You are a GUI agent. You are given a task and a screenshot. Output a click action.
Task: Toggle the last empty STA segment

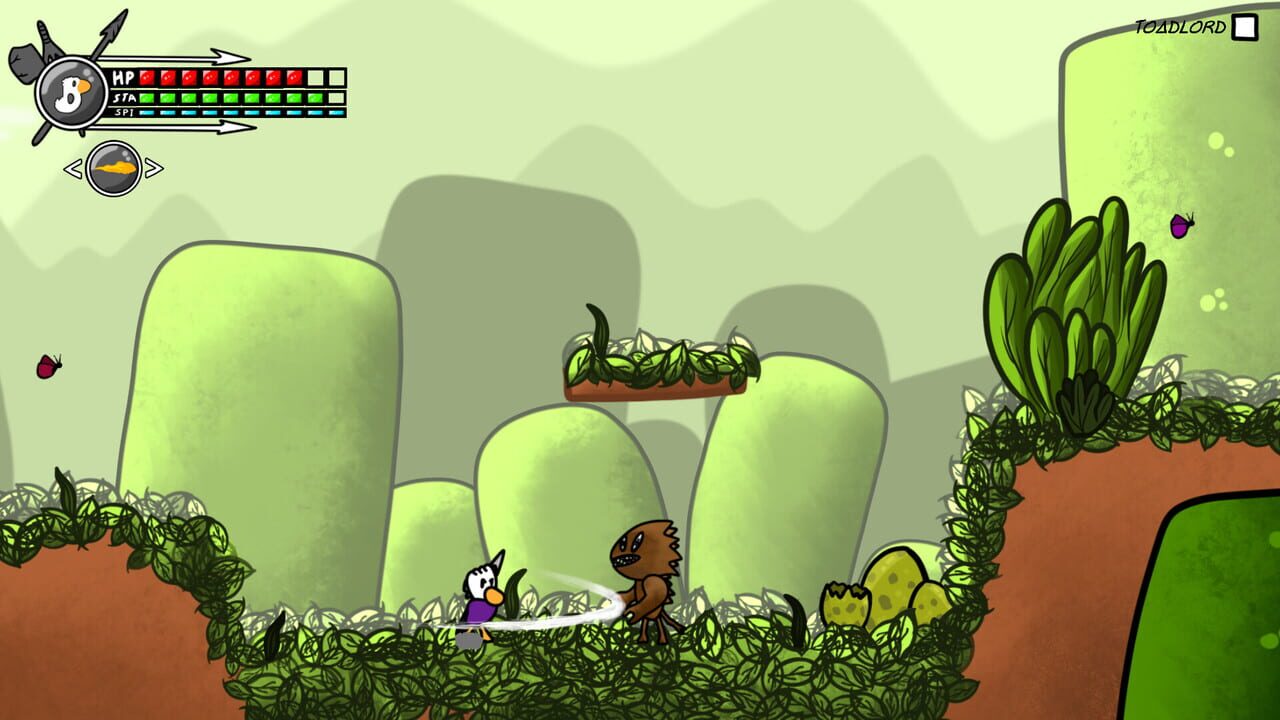(338, 97)
